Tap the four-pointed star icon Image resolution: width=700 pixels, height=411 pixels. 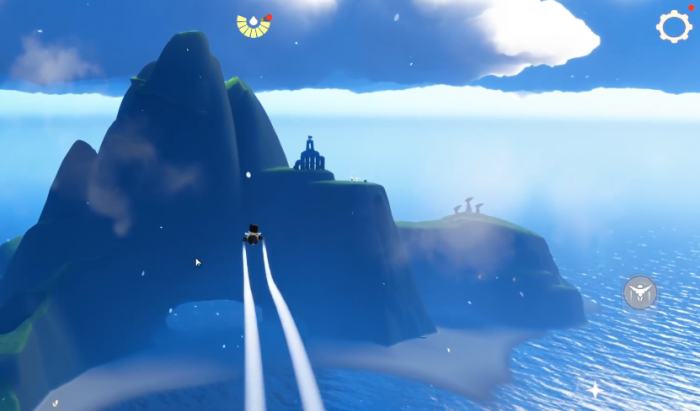[595, 389]
